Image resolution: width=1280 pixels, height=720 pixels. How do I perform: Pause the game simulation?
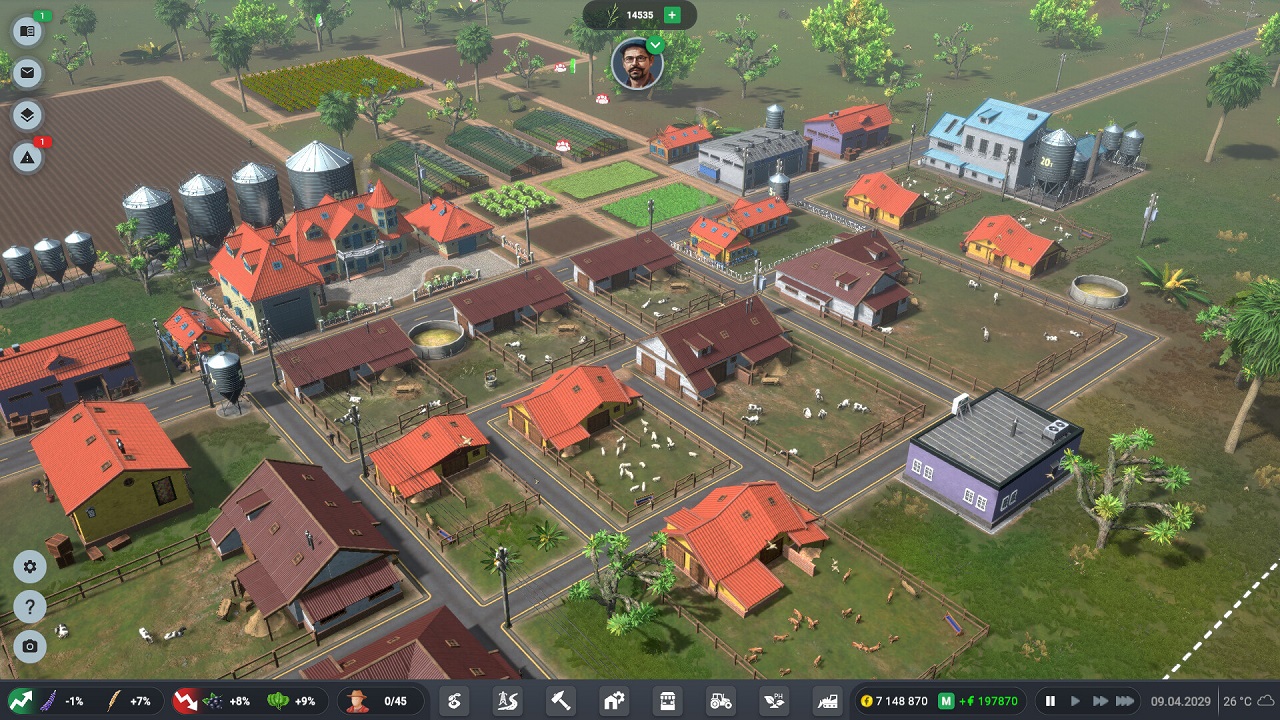(1051, 701)
